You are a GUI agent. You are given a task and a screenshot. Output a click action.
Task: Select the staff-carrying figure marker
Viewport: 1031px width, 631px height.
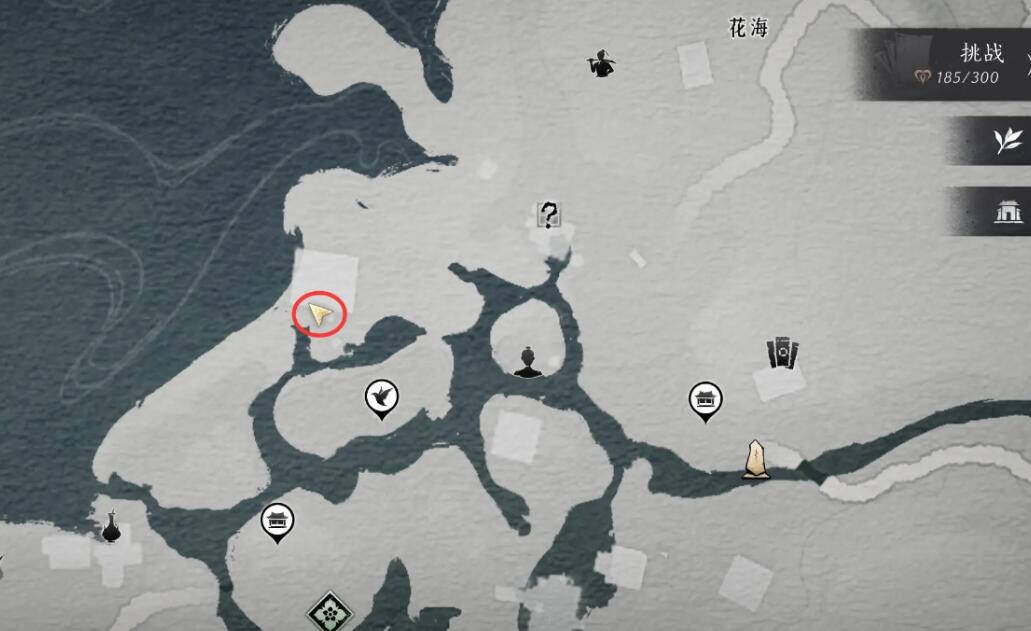coord(600,64)
